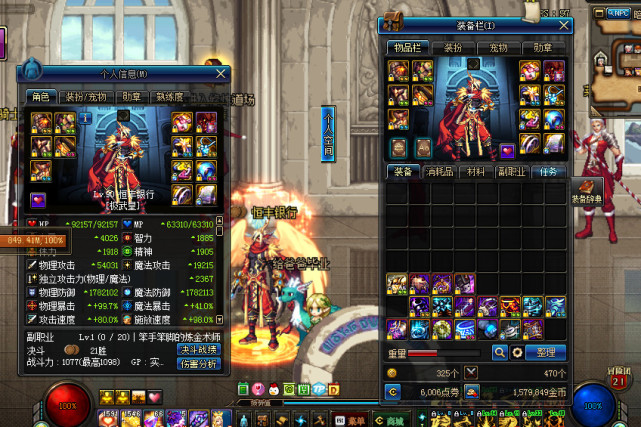Screen dimensions: 641x427
Task: Click the 整理 sort inventory button
Action: click(546, 353)
